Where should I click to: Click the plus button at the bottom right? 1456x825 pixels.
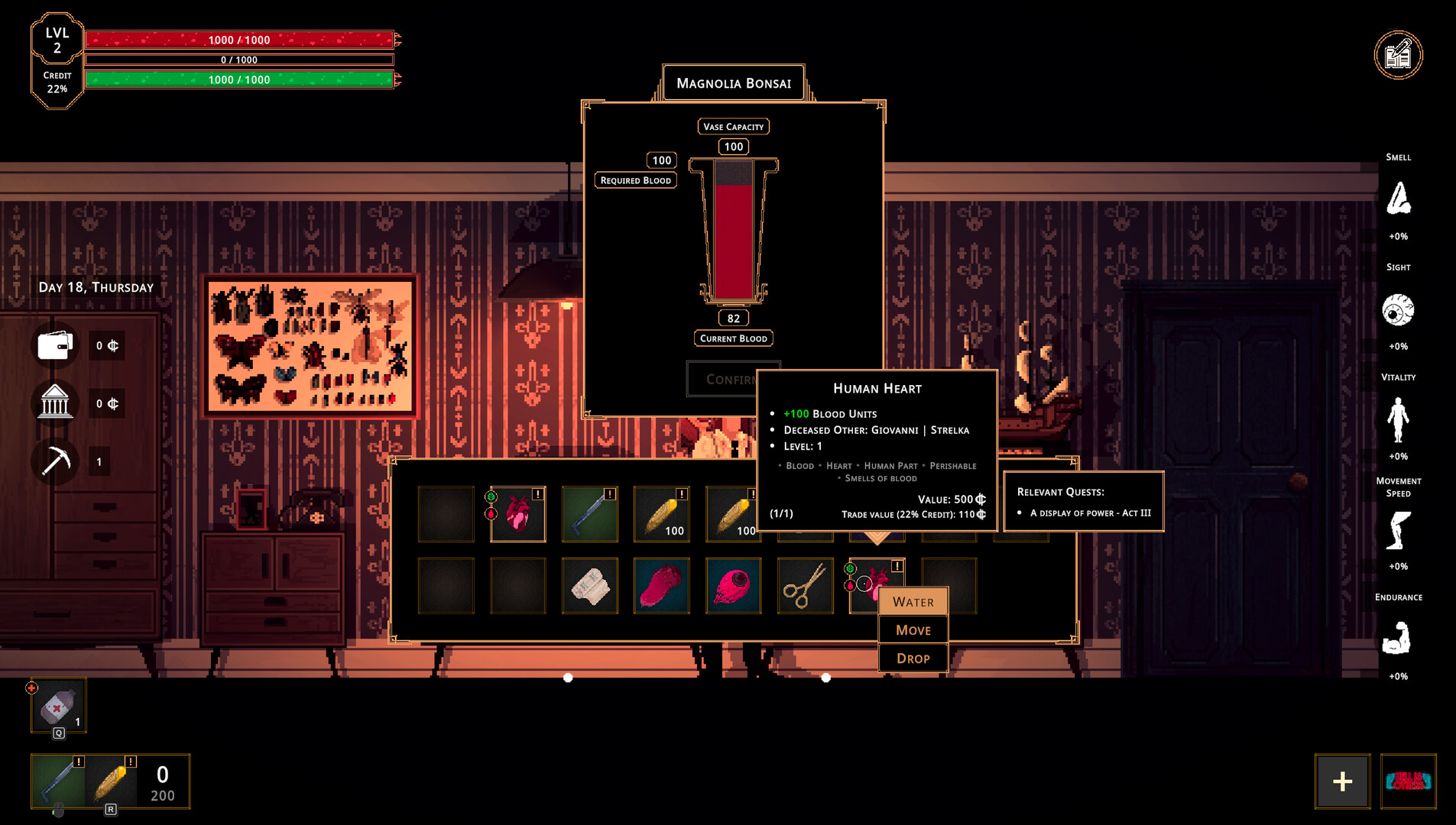(x=1341, y=781)
